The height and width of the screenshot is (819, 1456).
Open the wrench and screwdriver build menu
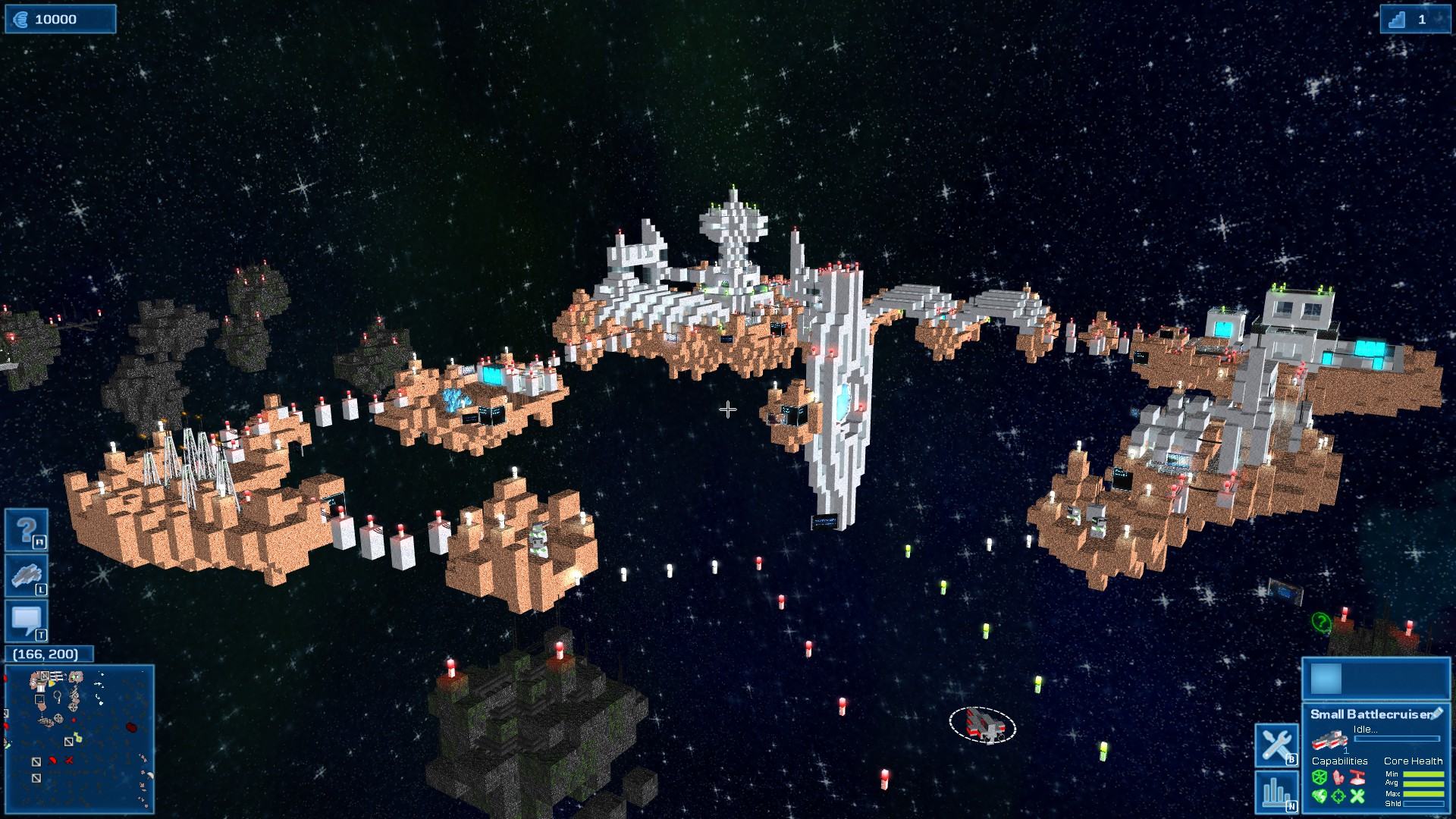pyautogui.click(x=1277, y=745)
